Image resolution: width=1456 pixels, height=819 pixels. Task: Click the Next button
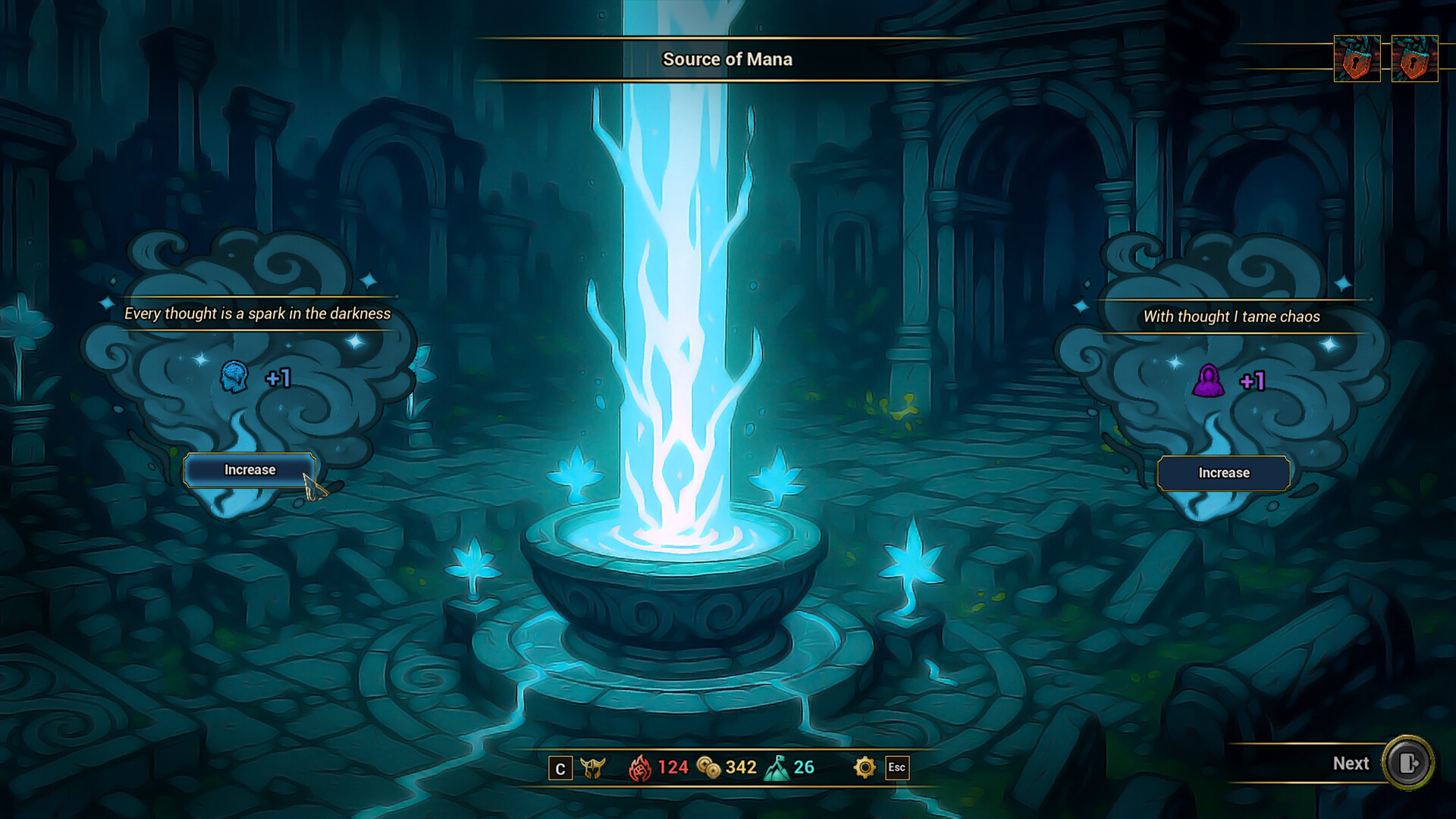tap(1350, 764)
